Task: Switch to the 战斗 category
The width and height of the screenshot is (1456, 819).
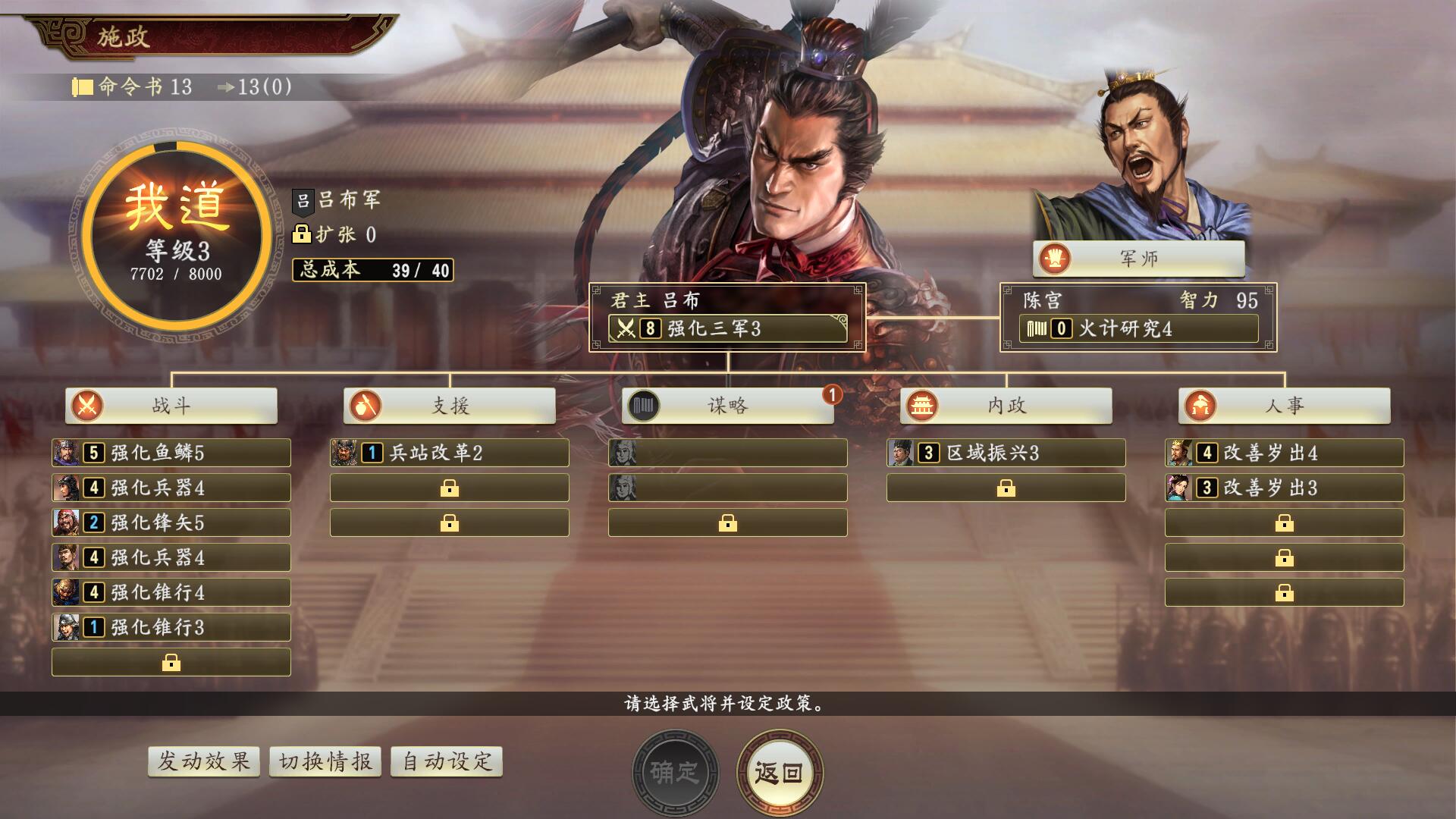Action: point(171,406)
